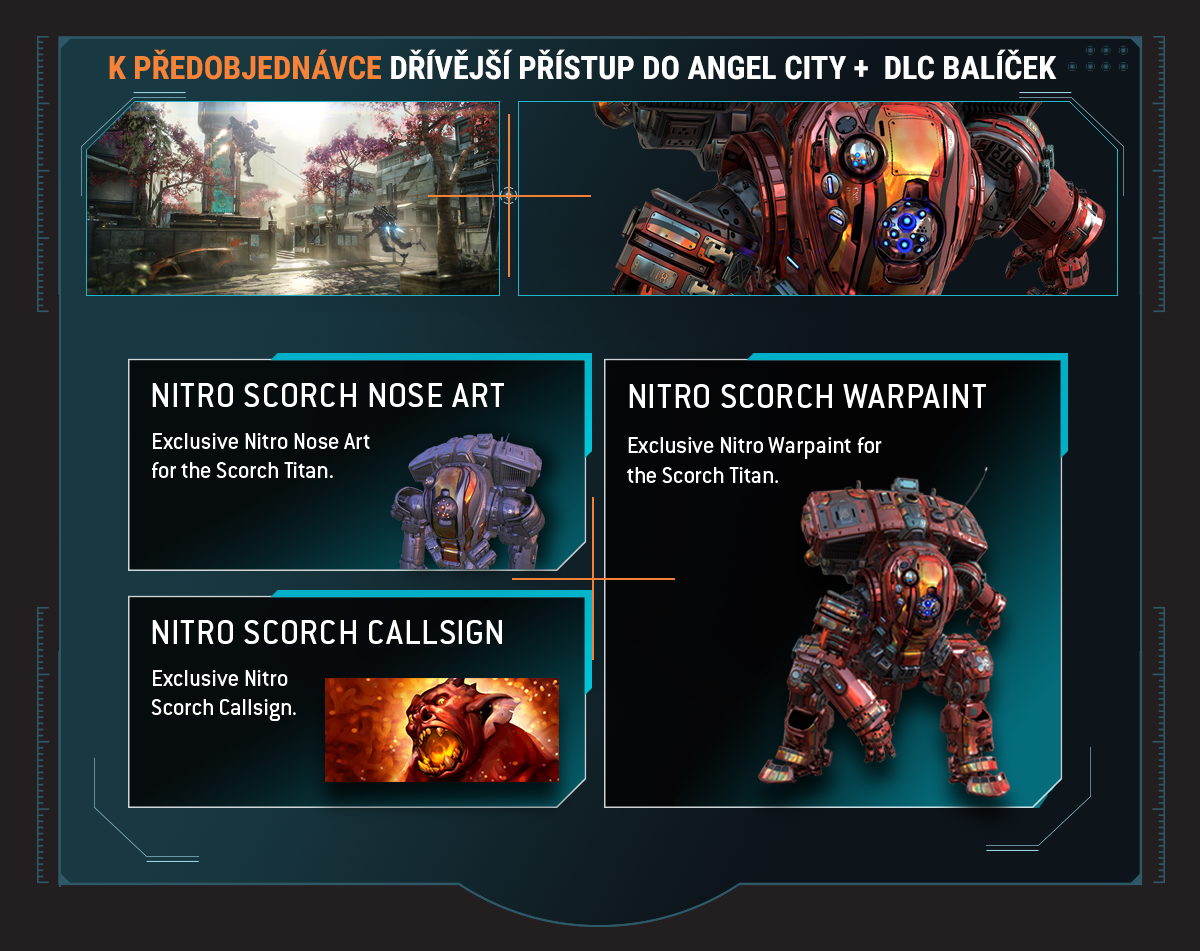The height and width of the screenshot is (951, 1200).
Task: Open the Angel City map screenshot
Action: [293, 198]
